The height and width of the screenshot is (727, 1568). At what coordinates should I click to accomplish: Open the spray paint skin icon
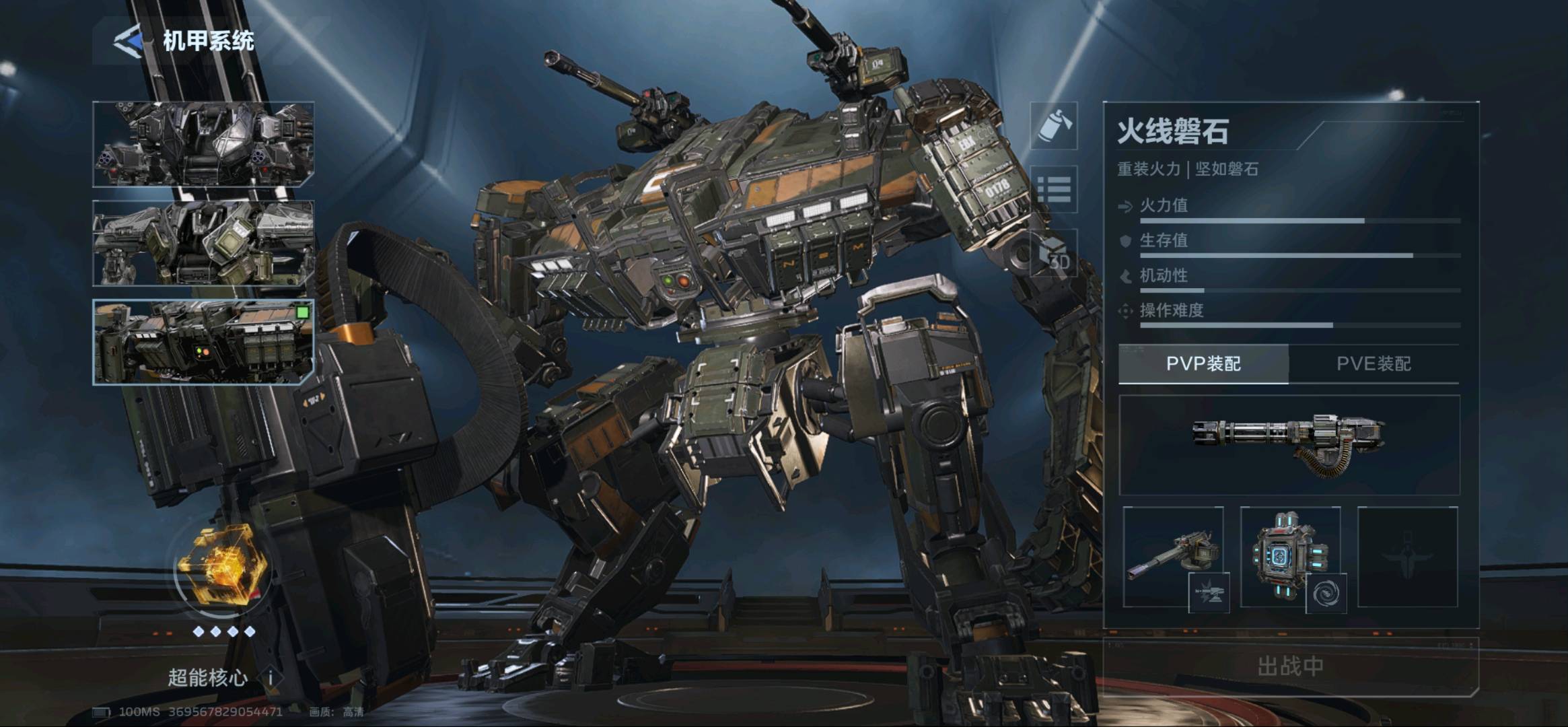click(x=1054, y=126)
